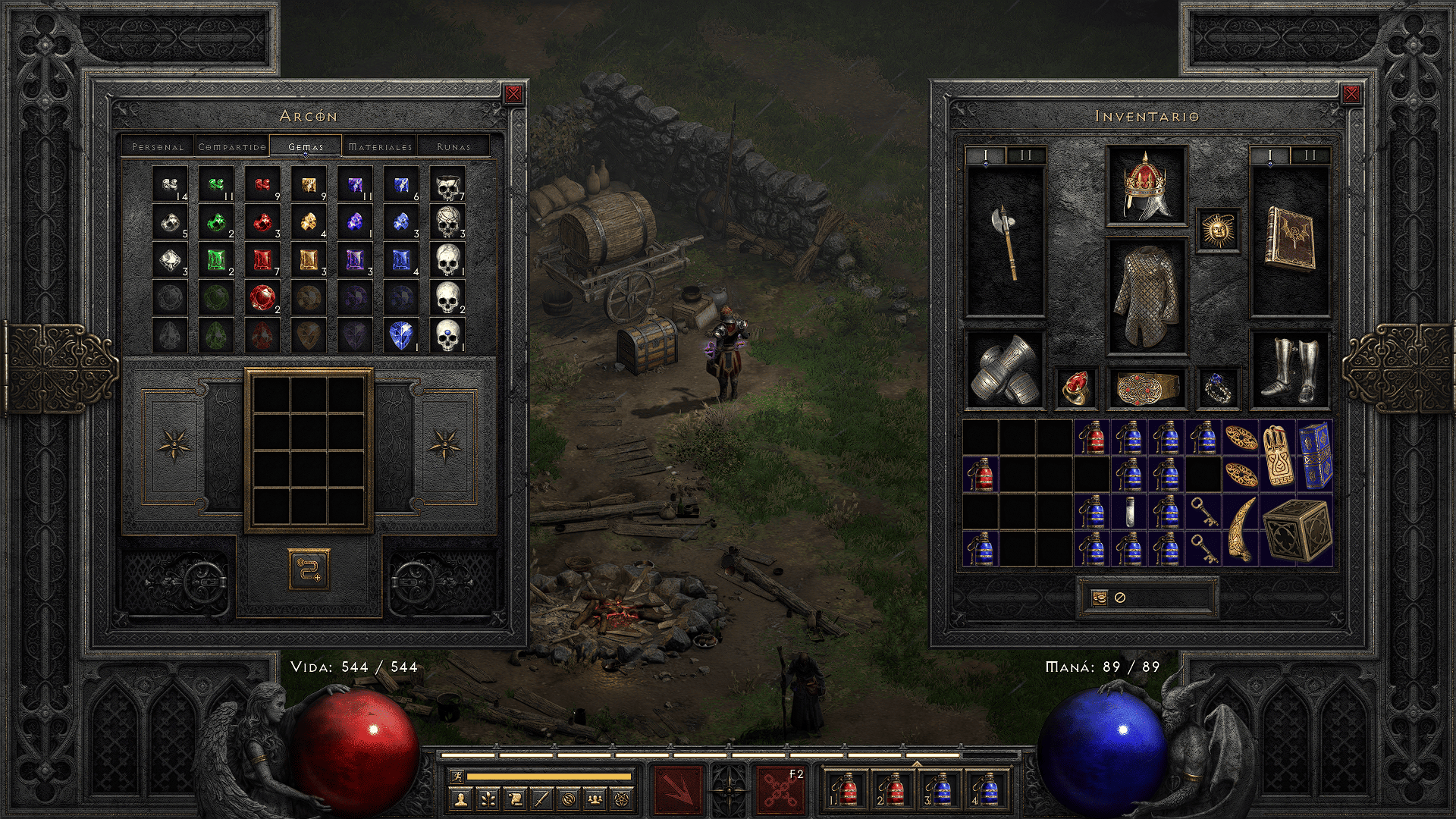Switch to the Materiales tab
This screenshot has height=819, width=1456.
pyautogui.click(x=380, y=147)
